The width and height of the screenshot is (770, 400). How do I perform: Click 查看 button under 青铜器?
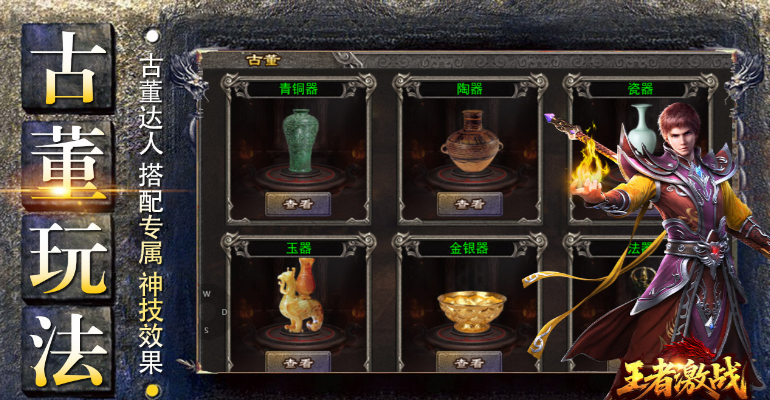click(x=297, y=203)
